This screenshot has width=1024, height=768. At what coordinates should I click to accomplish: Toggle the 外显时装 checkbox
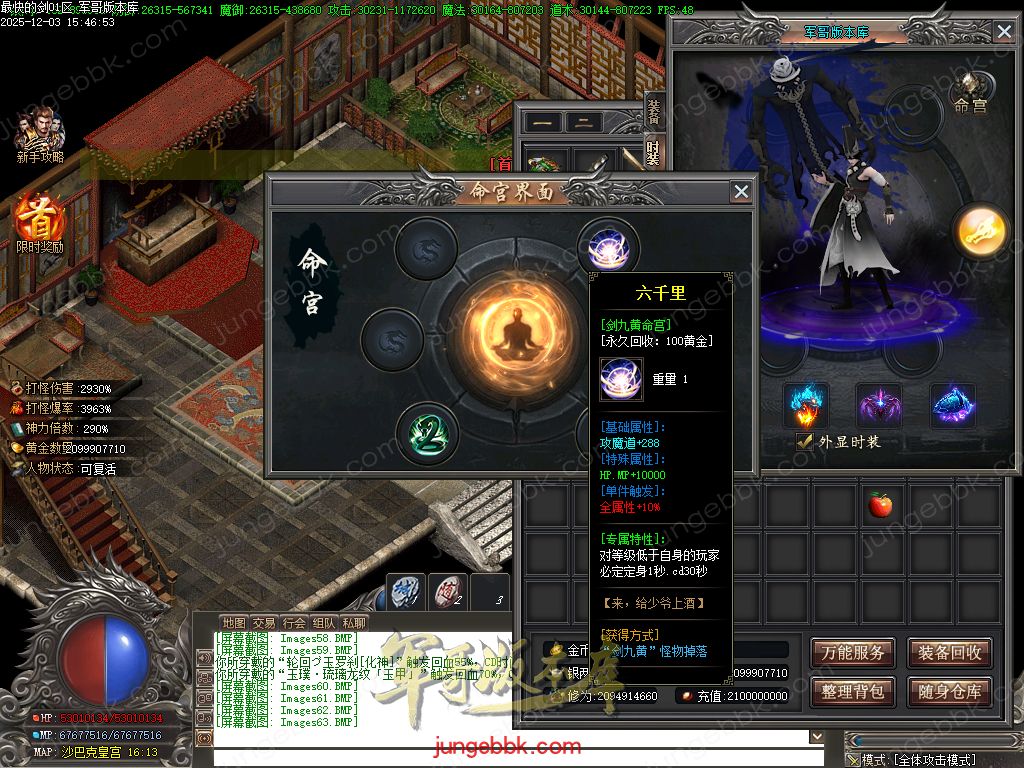point(804,441)
